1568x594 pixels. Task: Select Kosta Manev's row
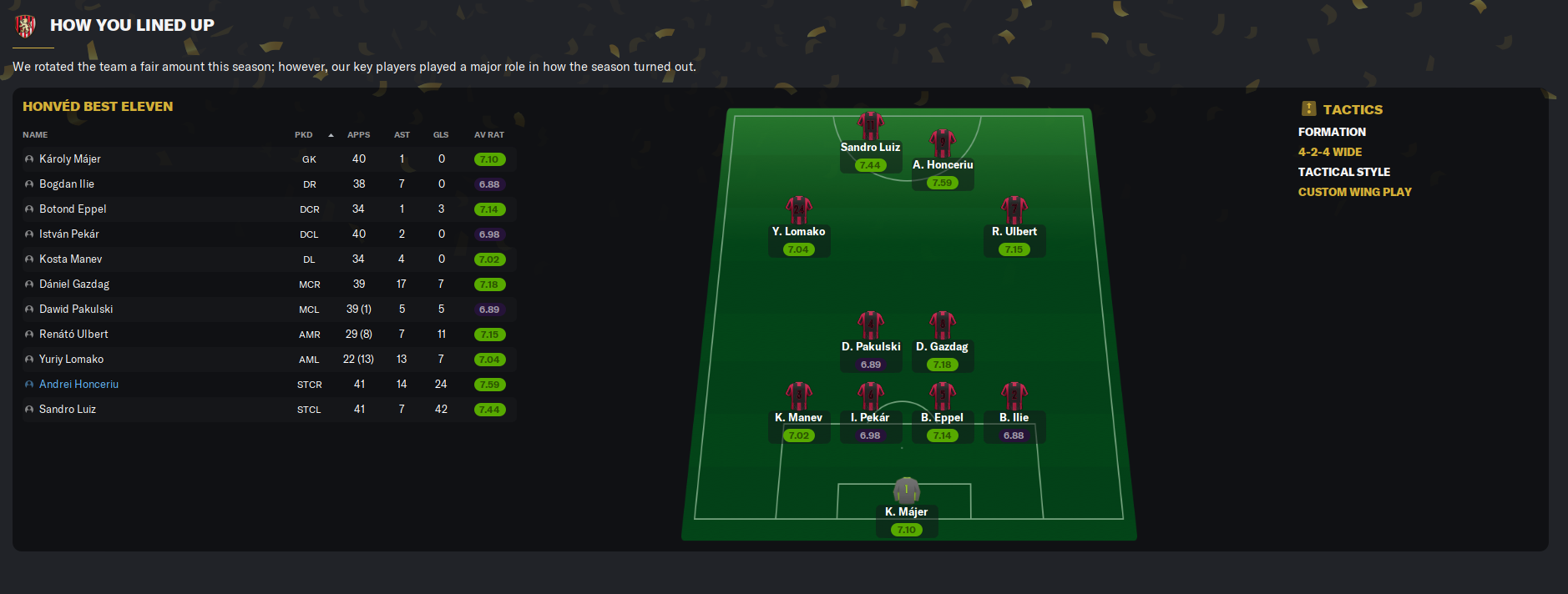click(71, 259)
